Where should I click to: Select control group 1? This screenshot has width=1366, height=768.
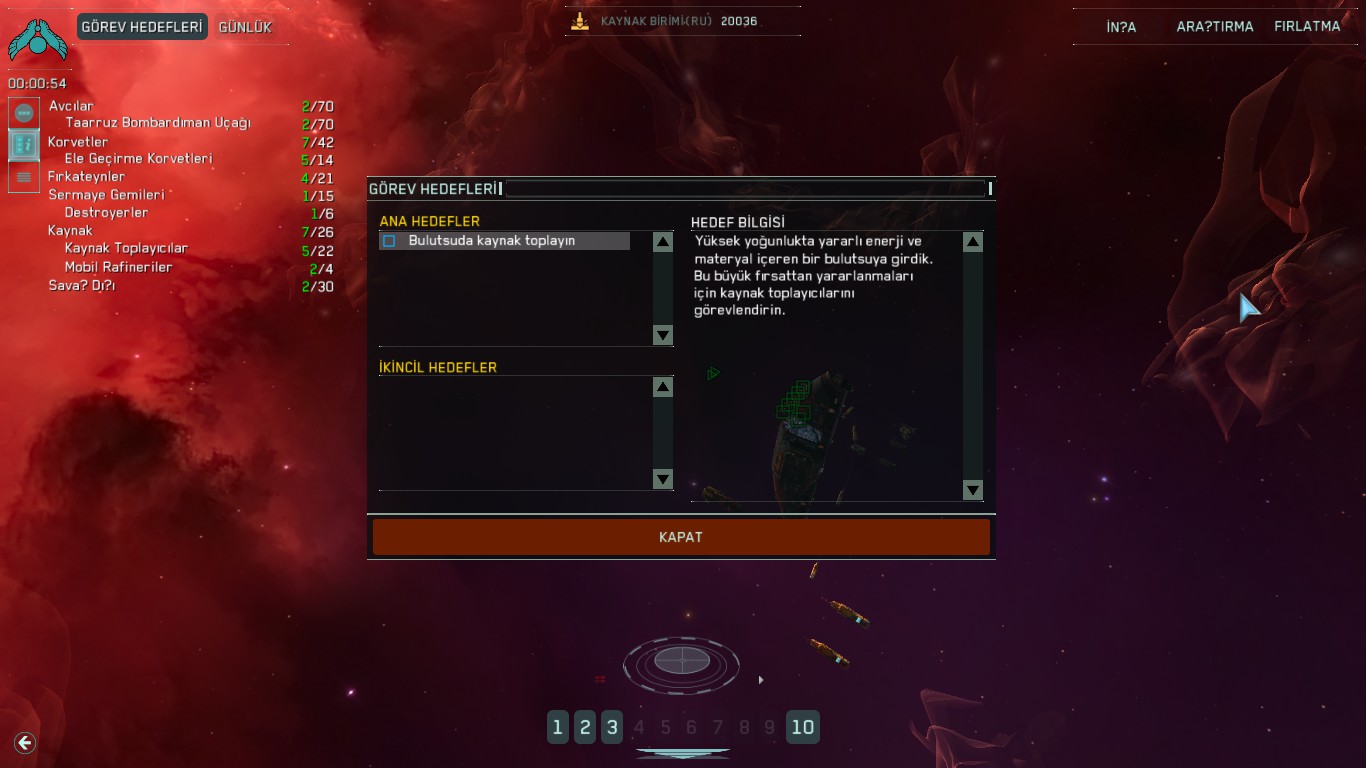pos(558,727)
